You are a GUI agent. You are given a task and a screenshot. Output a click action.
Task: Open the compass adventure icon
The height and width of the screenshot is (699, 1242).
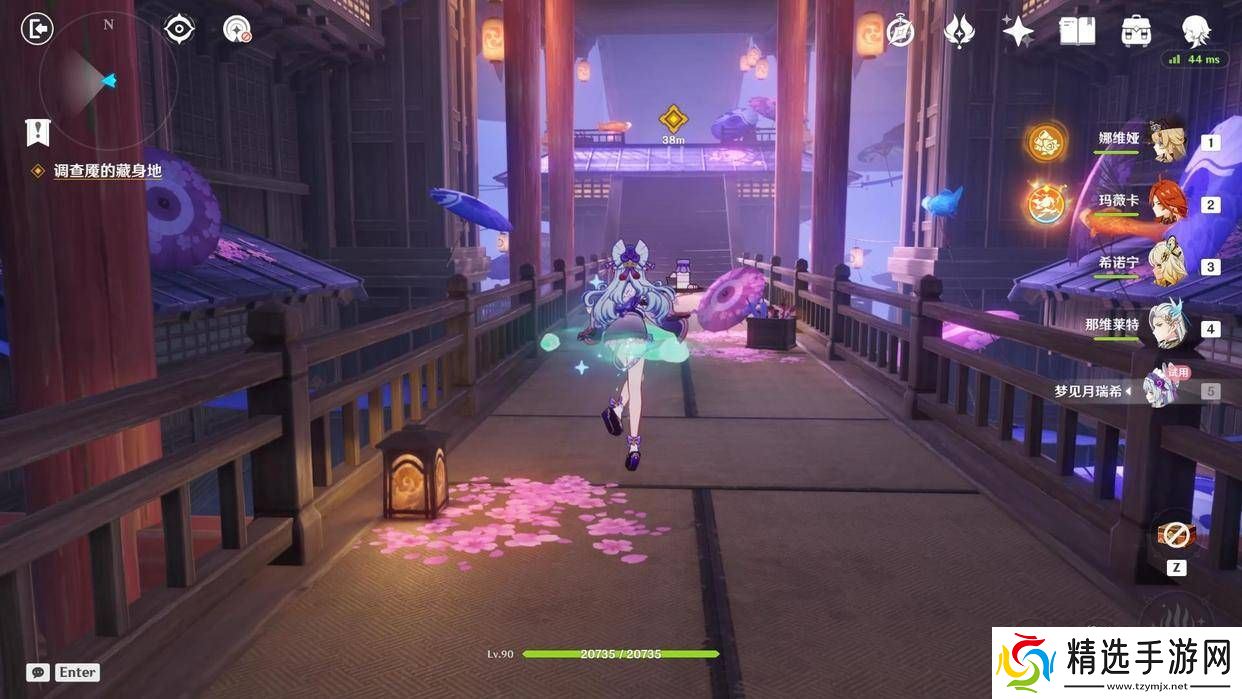pyautogui.click(x=900, y=31)
